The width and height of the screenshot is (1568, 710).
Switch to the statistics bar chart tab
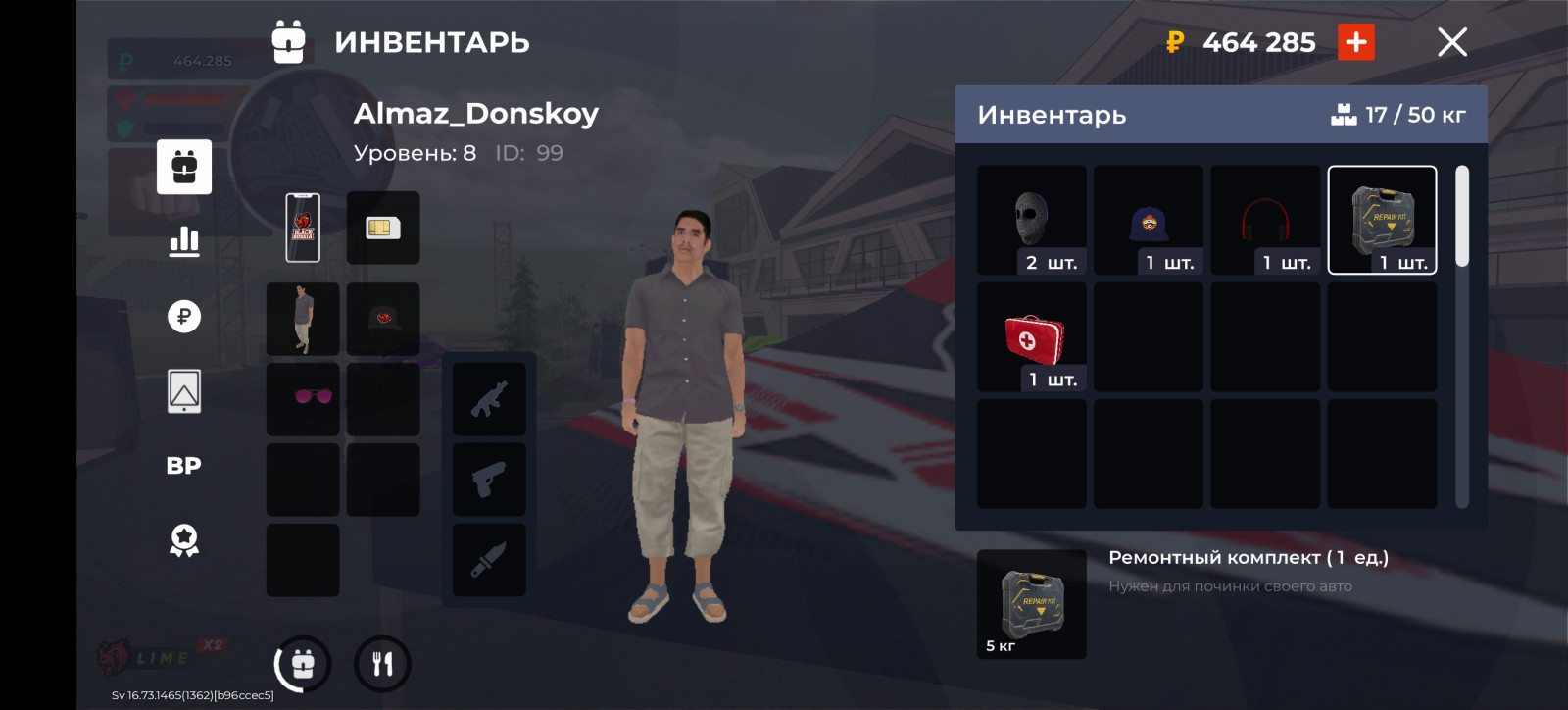(x=184, y=241)
